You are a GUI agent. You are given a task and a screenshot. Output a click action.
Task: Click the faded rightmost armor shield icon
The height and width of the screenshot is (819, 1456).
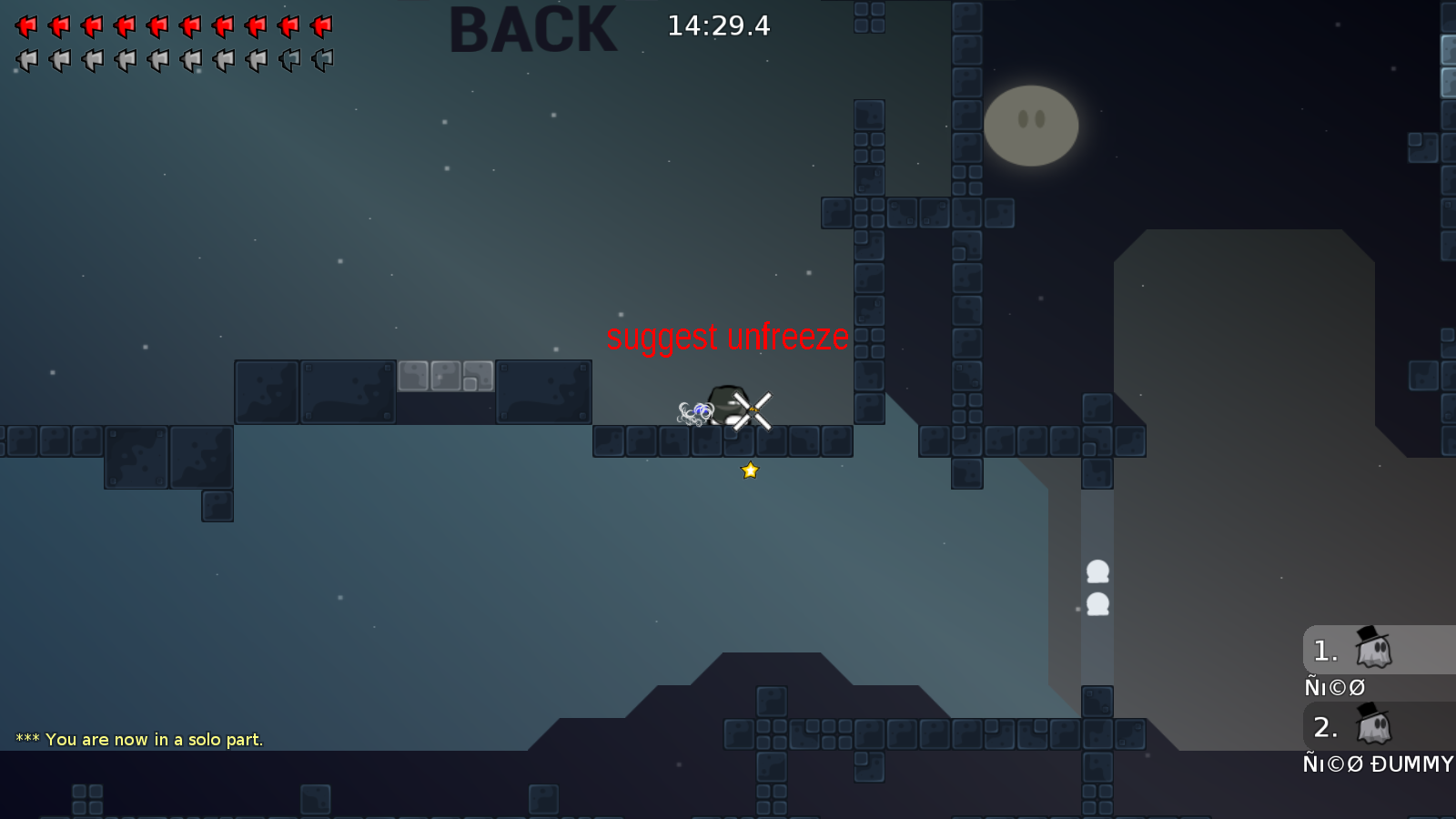321,60
